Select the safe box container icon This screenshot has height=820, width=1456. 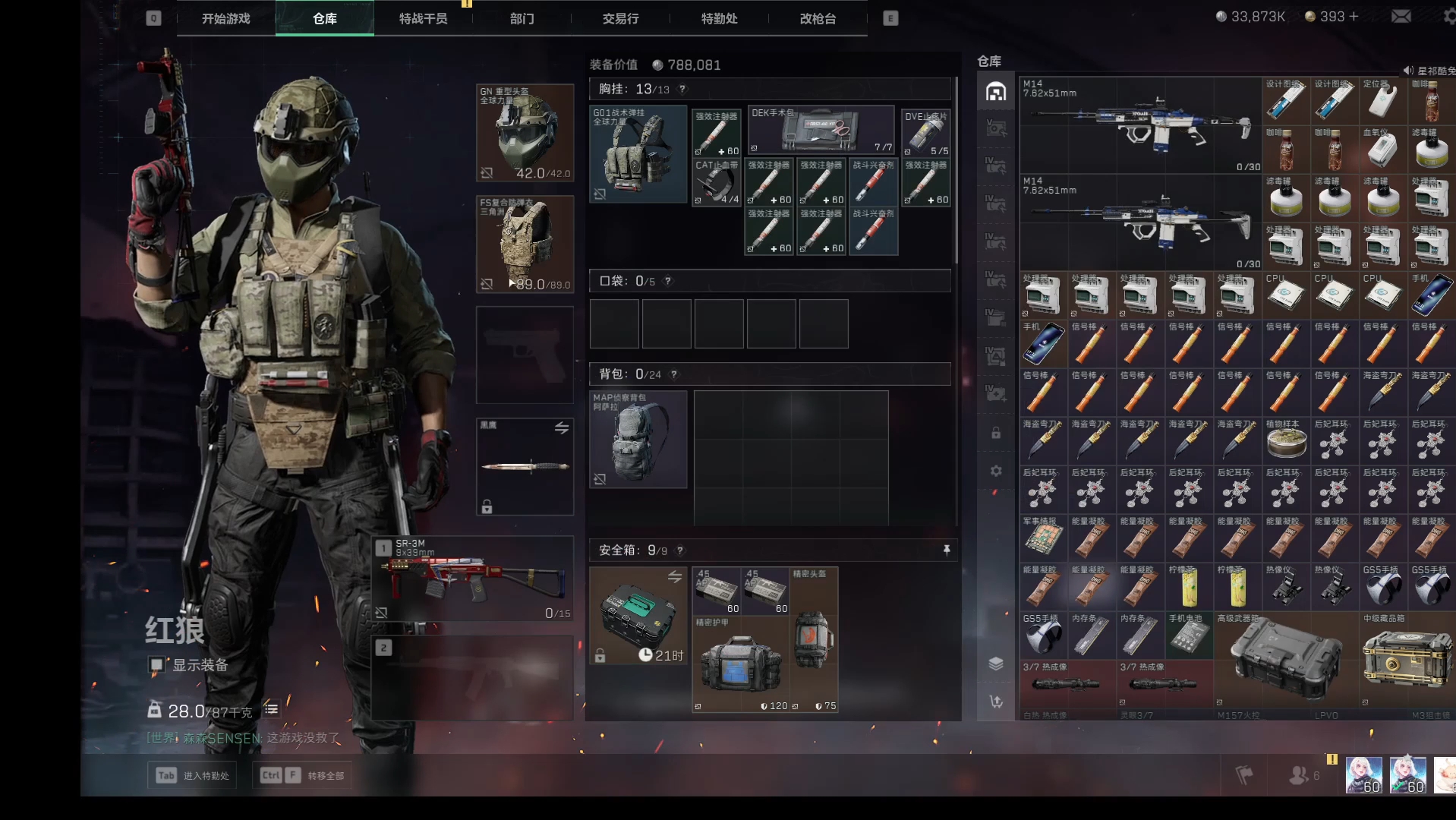pyautogui.click(x=638, y=615)
